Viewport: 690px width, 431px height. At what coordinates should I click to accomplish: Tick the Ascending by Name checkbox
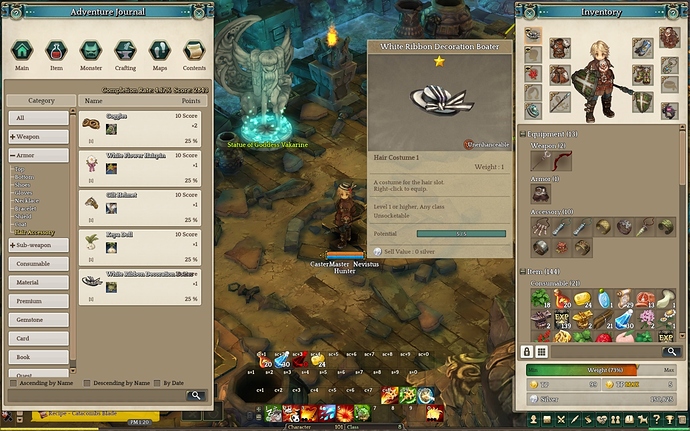click(x=13, y=382)
